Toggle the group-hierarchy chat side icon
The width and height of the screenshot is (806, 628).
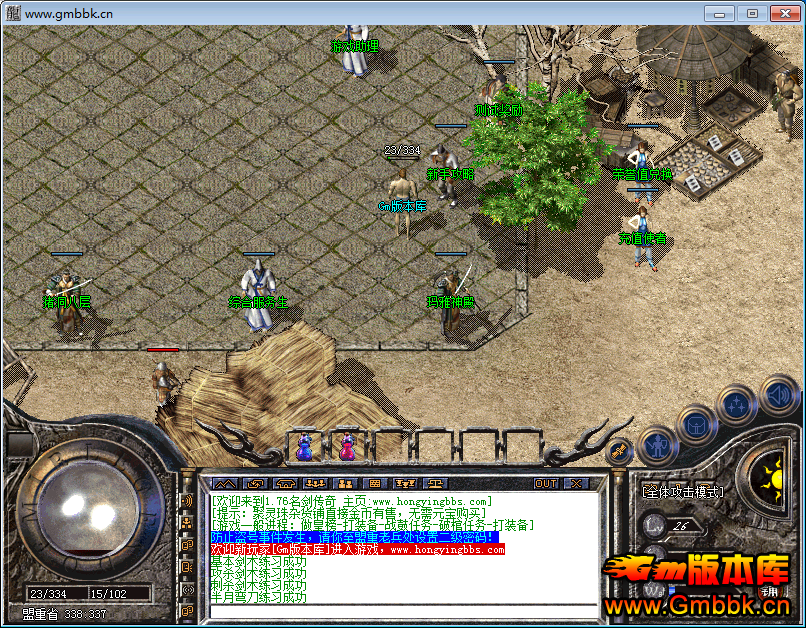coord(186,522)
